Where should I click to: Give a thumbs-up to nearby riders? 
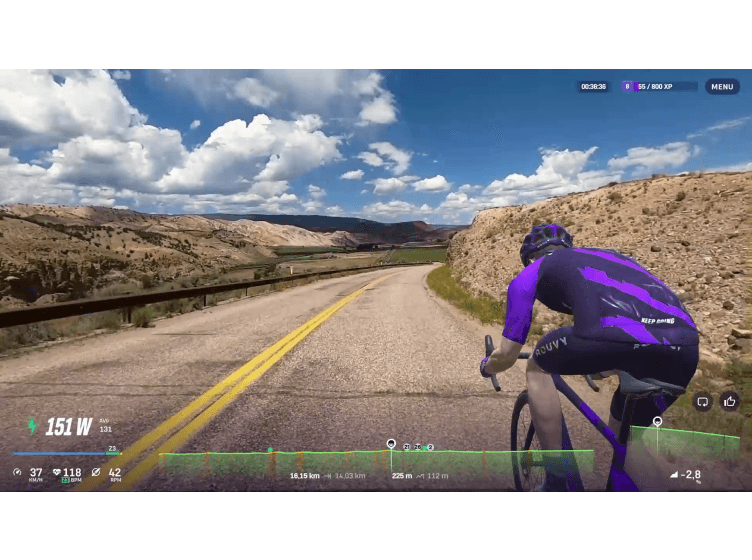[730, 402]
